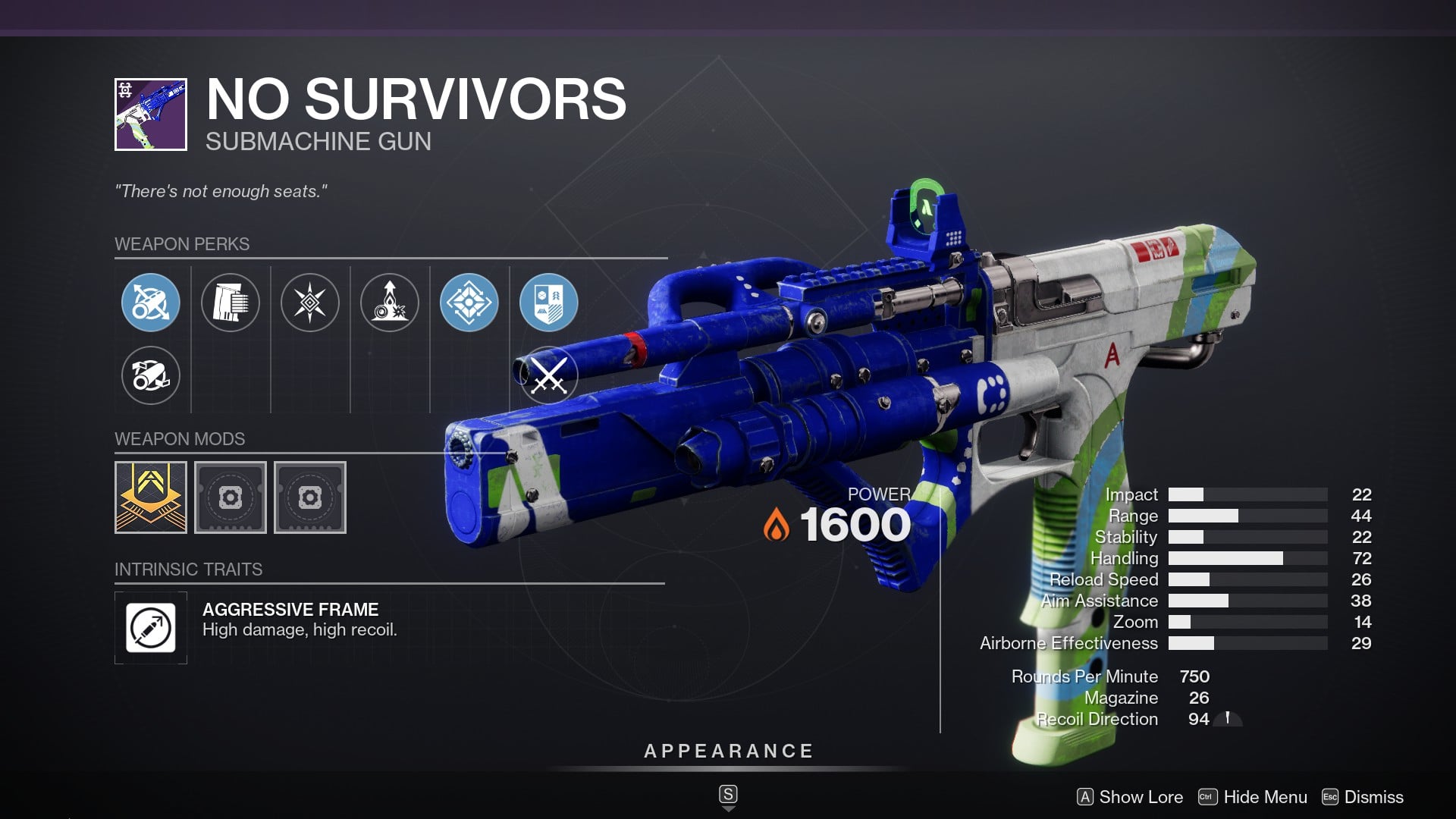Select the blue barrel perk with crossed arrows

[x=151, y=303]
